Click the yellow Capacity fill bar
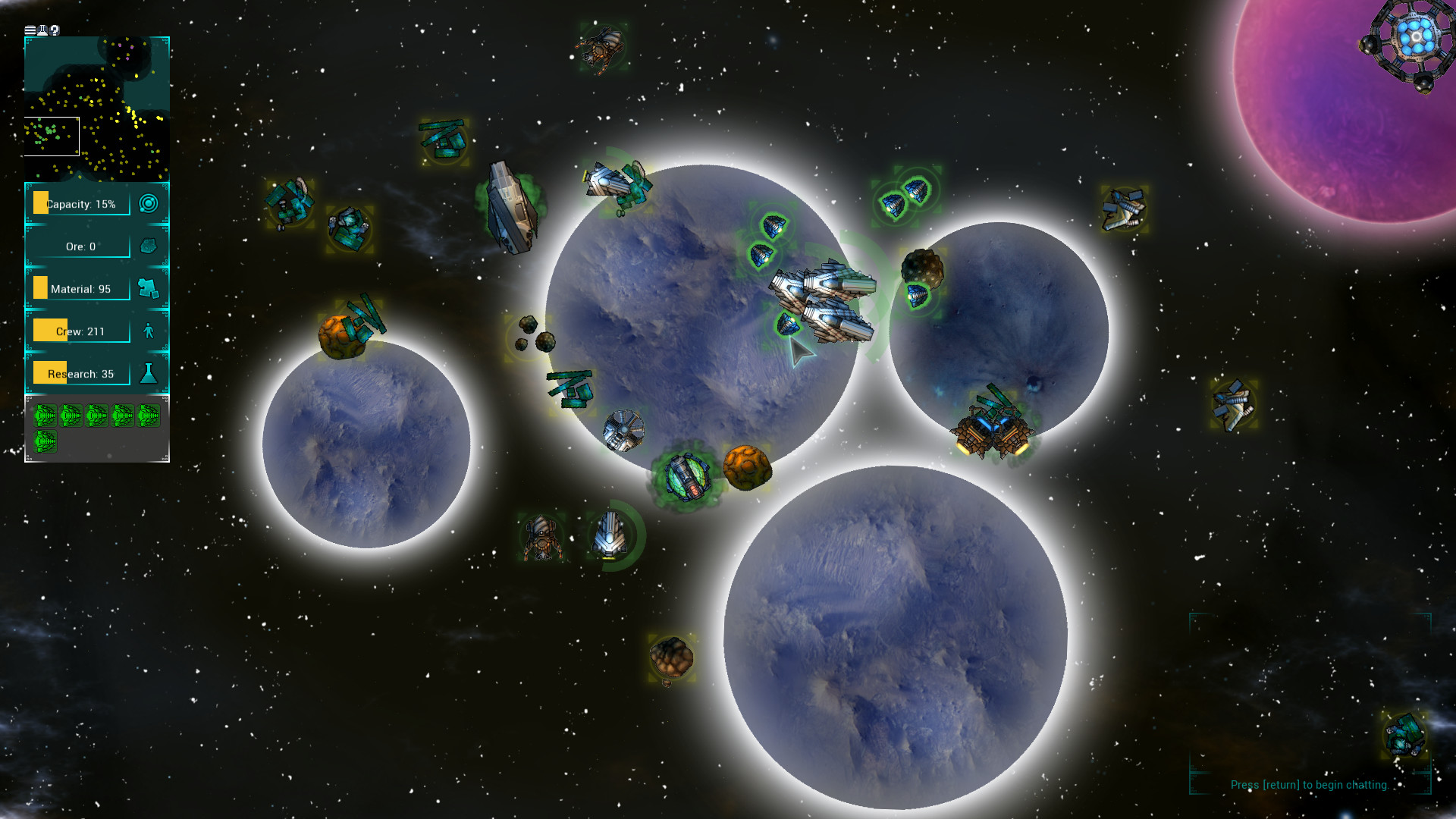Screen dimensions: 1456x819 click(39, 202)
